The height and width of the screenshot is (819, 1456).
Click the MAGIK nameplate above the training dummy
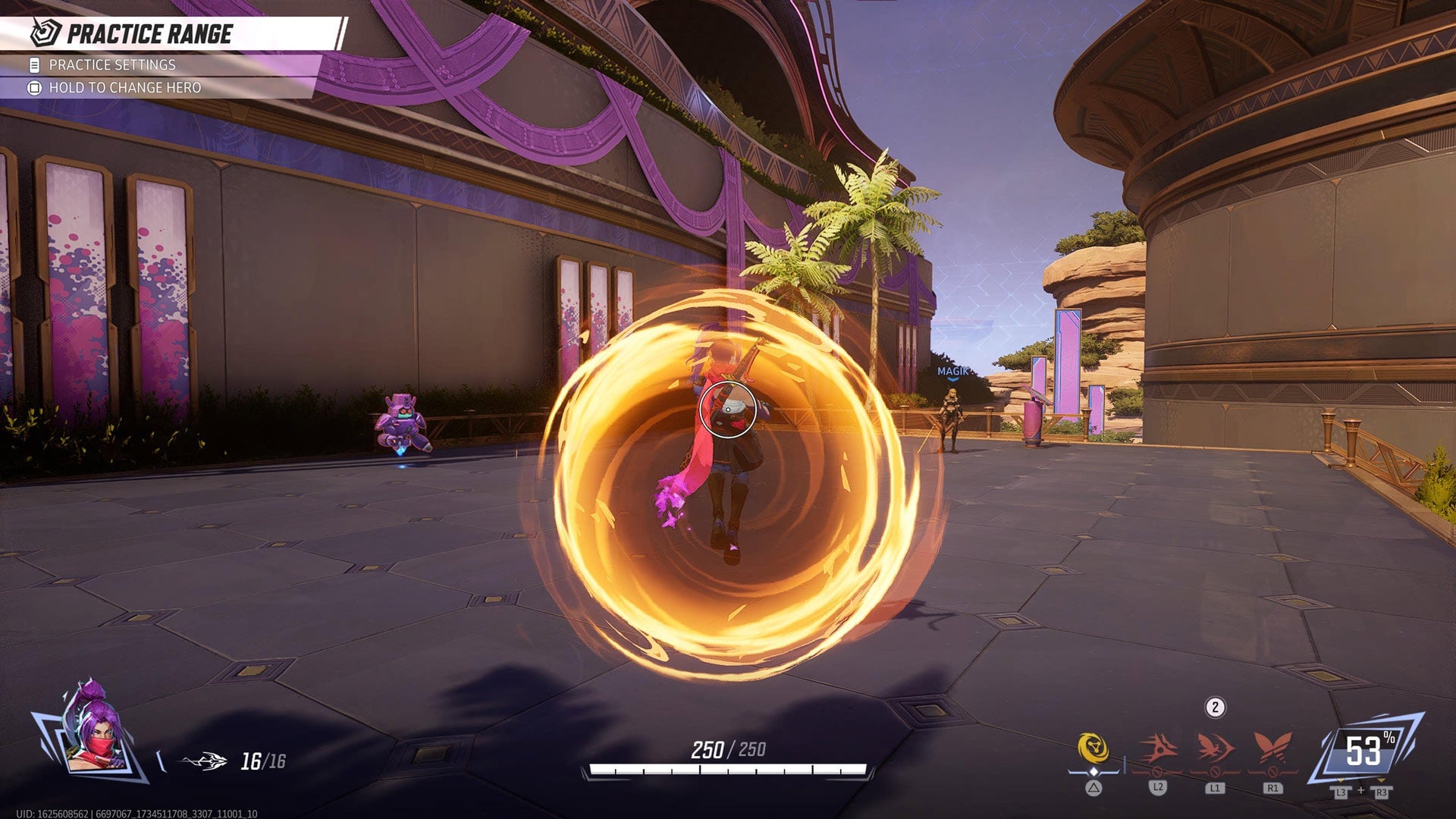click(952, 372)
